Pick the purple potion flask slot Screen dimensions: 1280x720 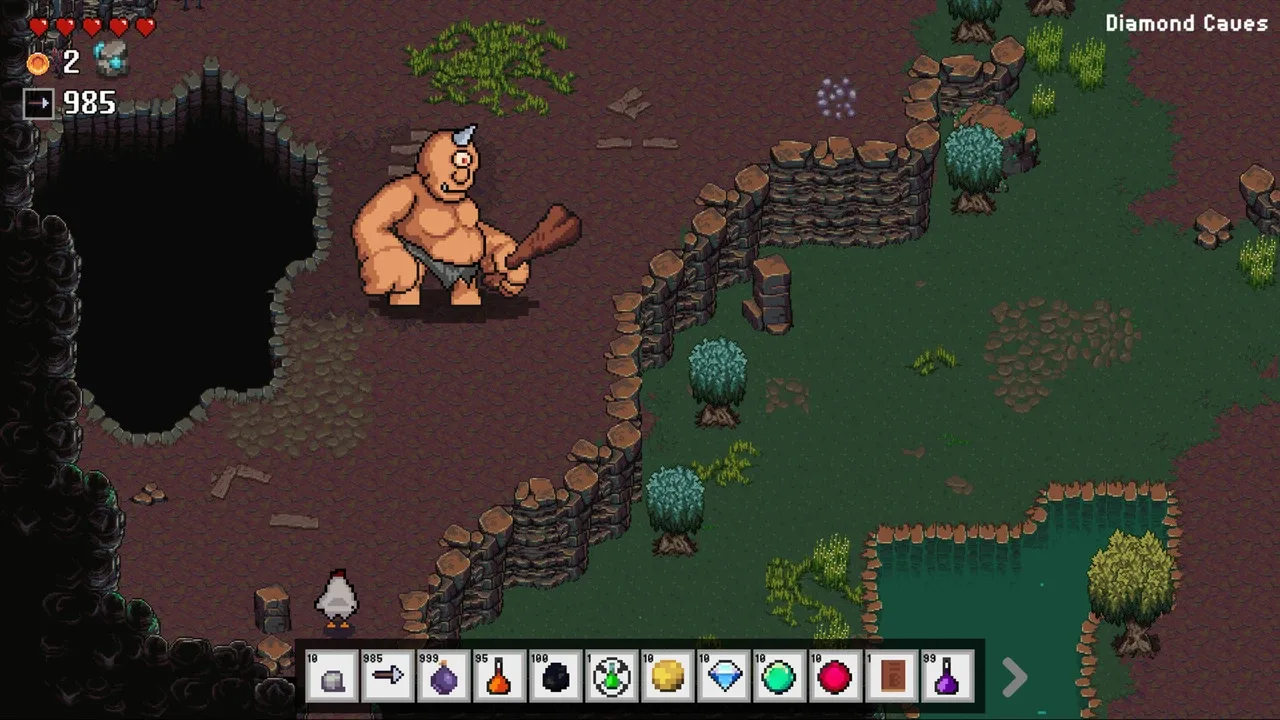(948, 676)
